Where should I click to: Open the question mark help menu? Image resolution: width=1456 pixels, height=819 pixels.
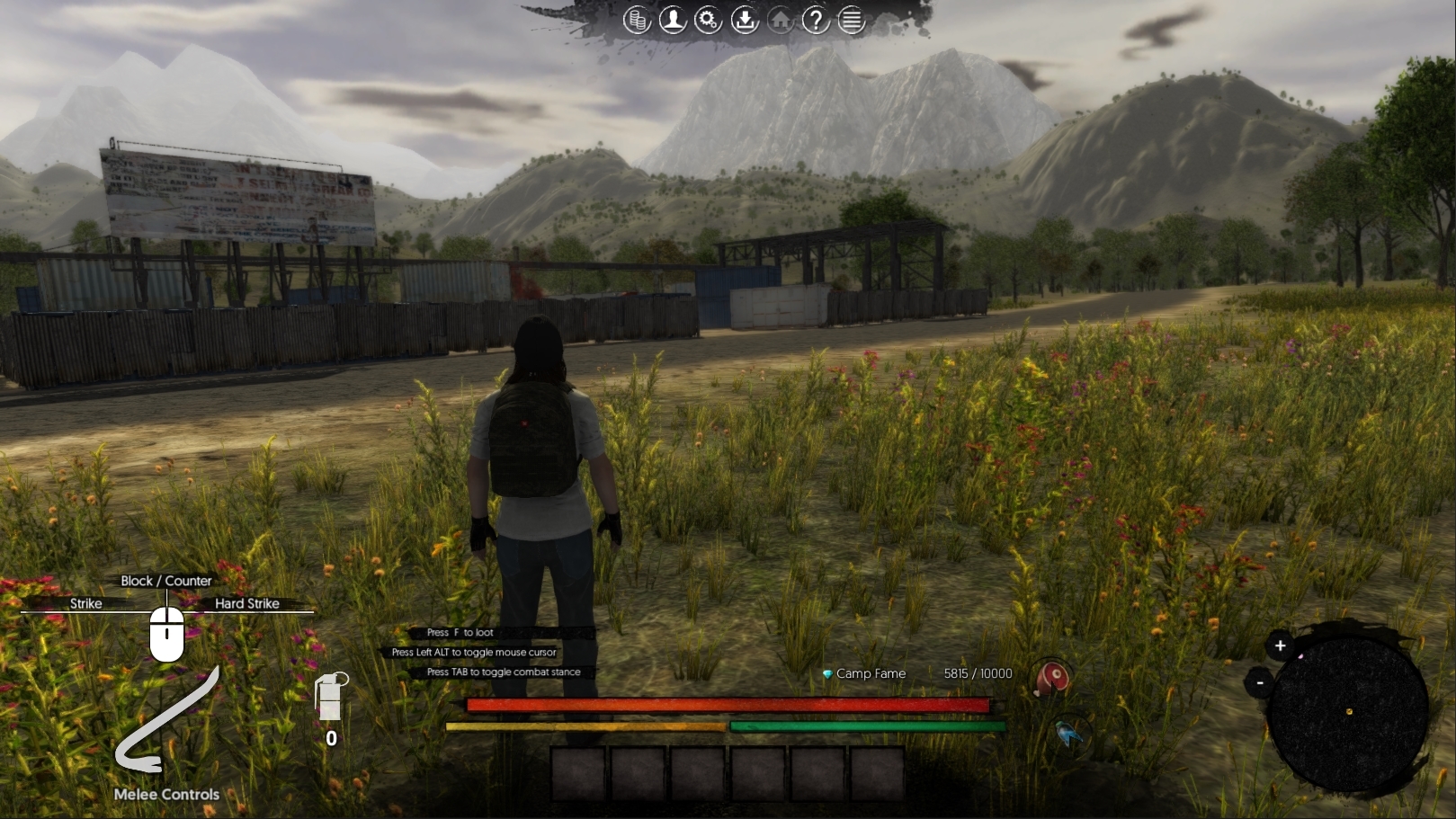(x=816, y=20)
